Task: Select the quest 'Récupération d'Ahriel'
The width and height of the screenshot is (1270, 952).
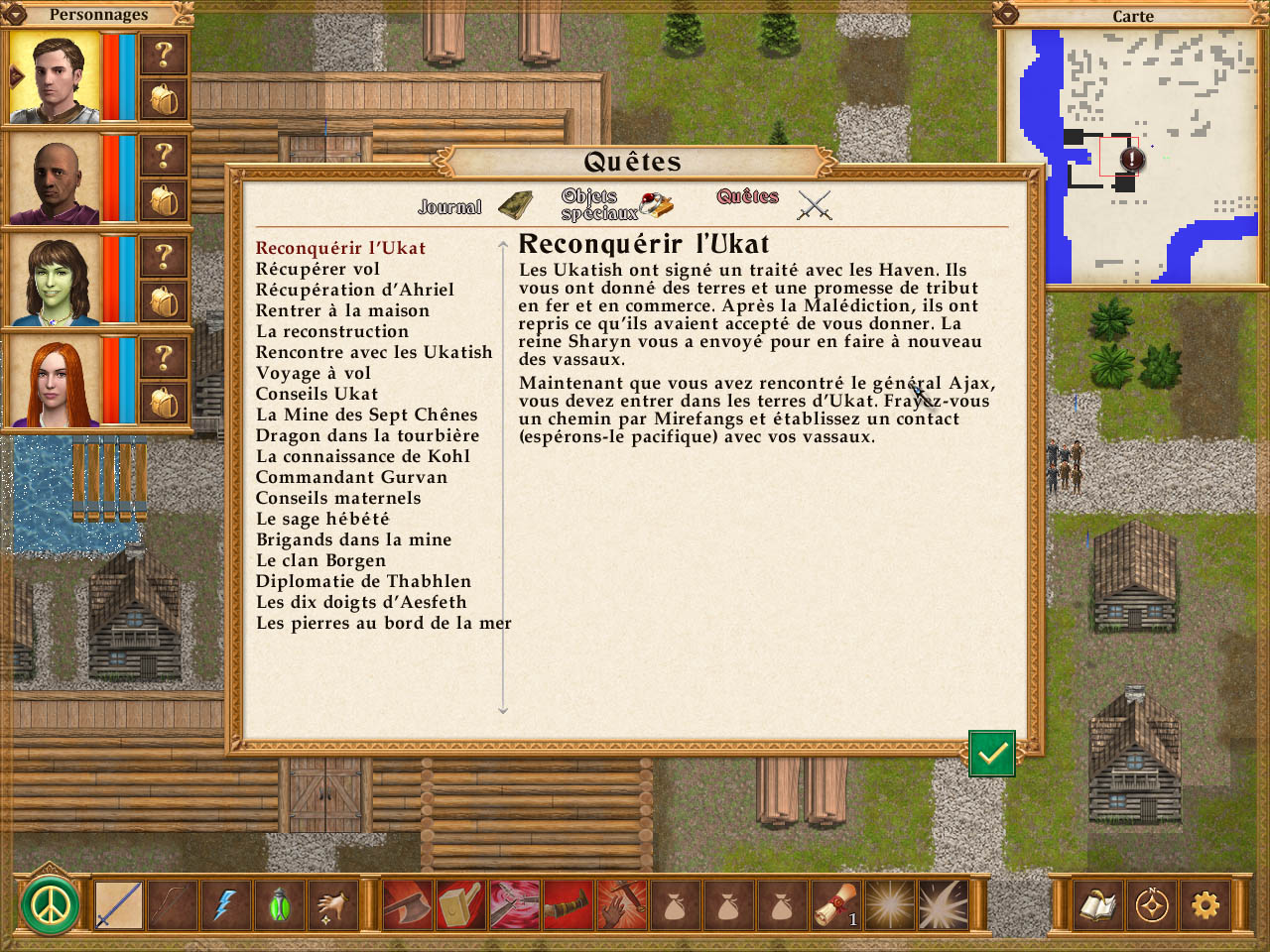Action: (354, 290)
